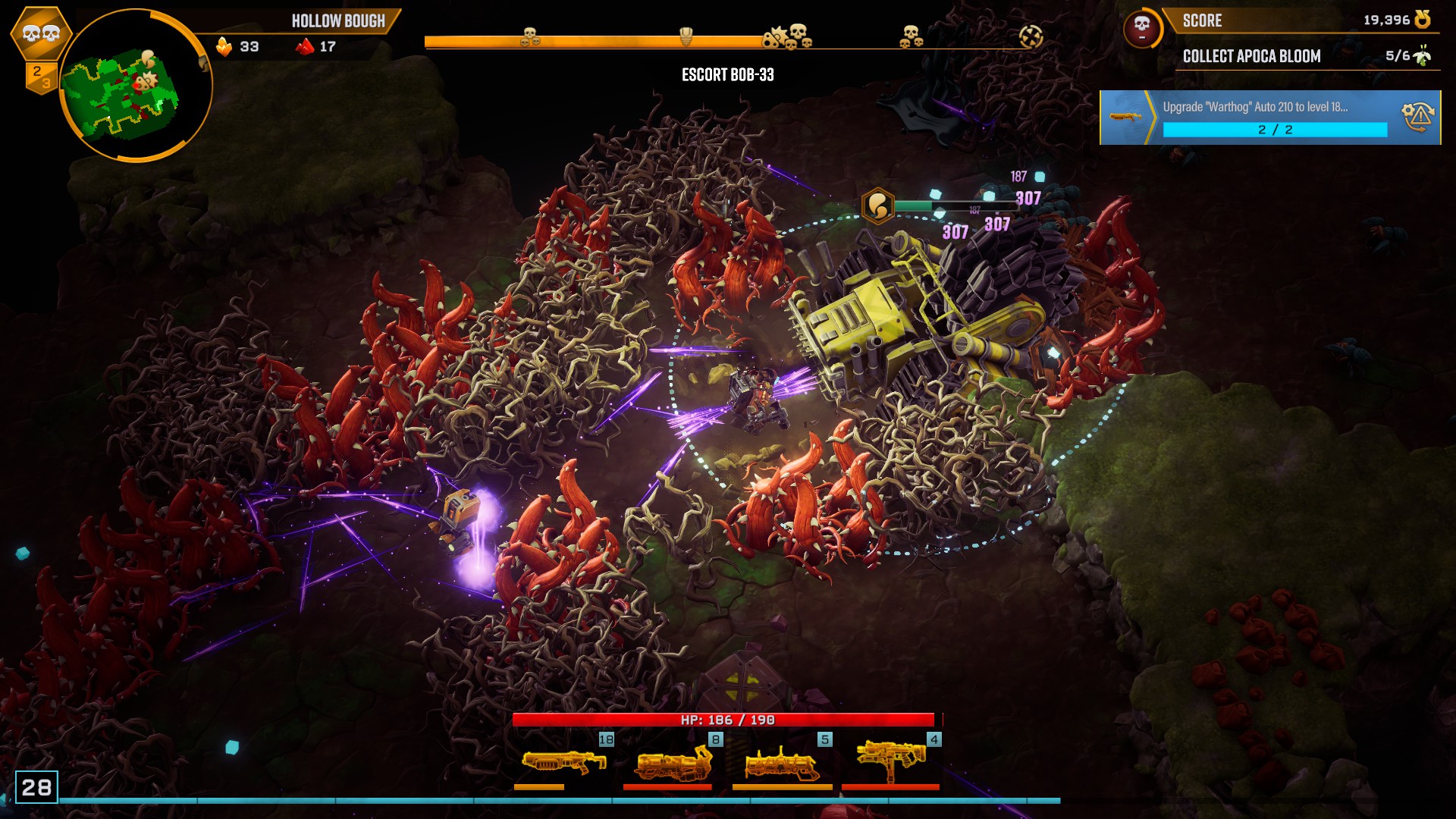This screenshot has height=819, width=1456.
Task: Expand the chevron in the Warthog upgrade banner
Action: [x=1153, y=119]
